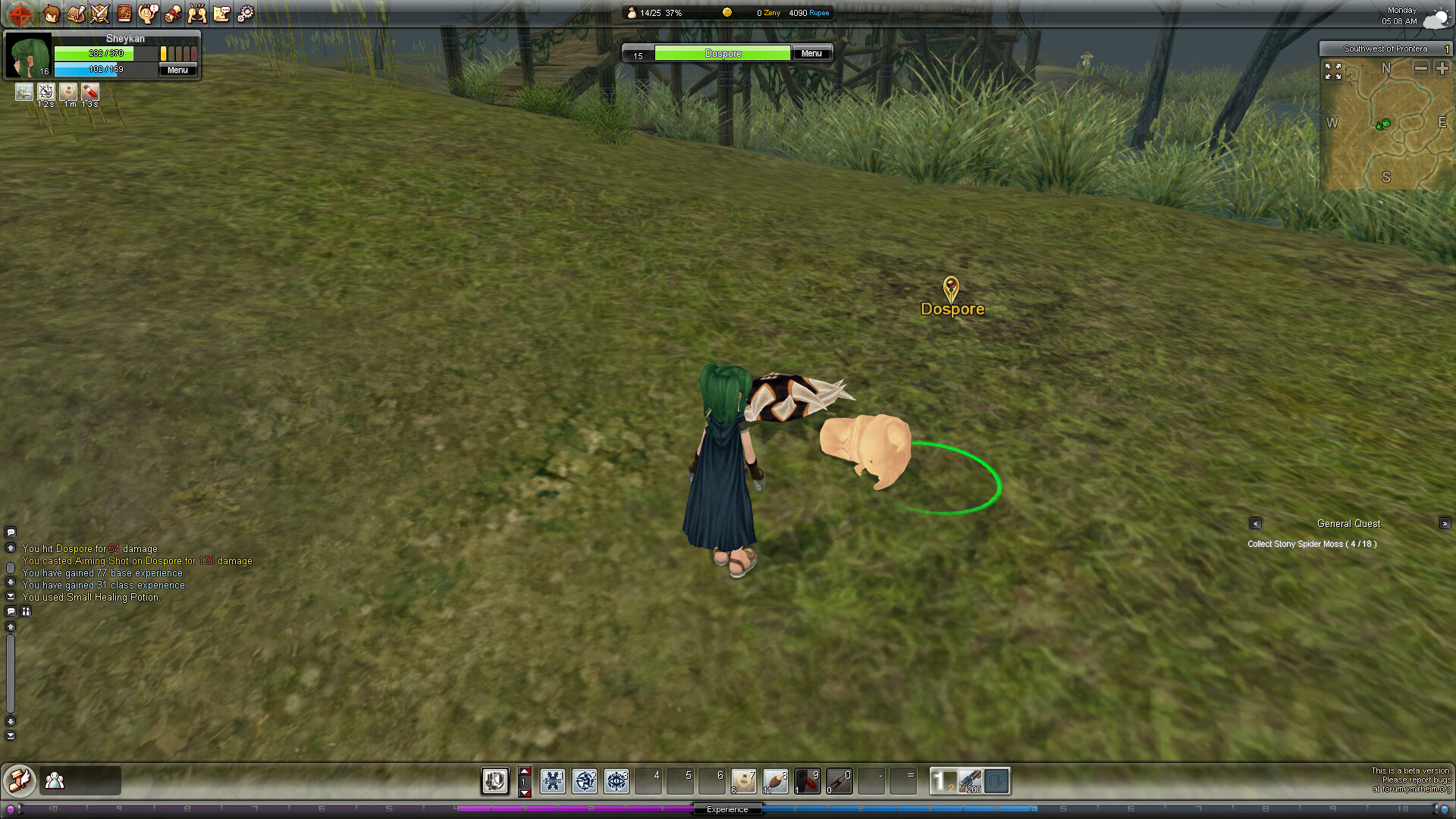This screenshot has height=819, width=1456.
Task: Zoom in the minimap with plus button
Action: coord(1442,69)
